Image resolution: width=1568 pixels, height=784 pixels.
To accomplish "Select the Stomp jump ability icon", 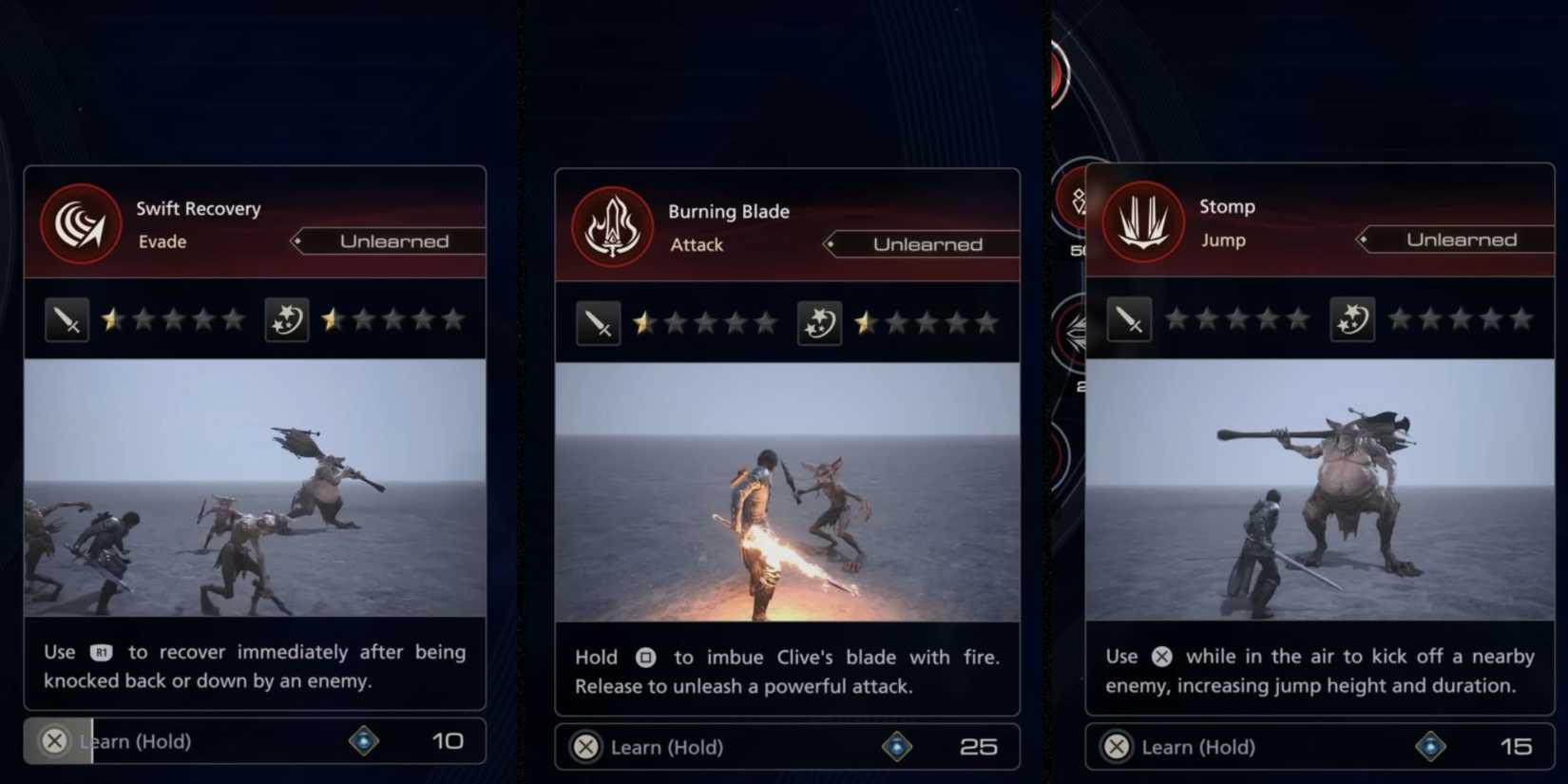I will pyautogui.click(x=1143, y=221).
